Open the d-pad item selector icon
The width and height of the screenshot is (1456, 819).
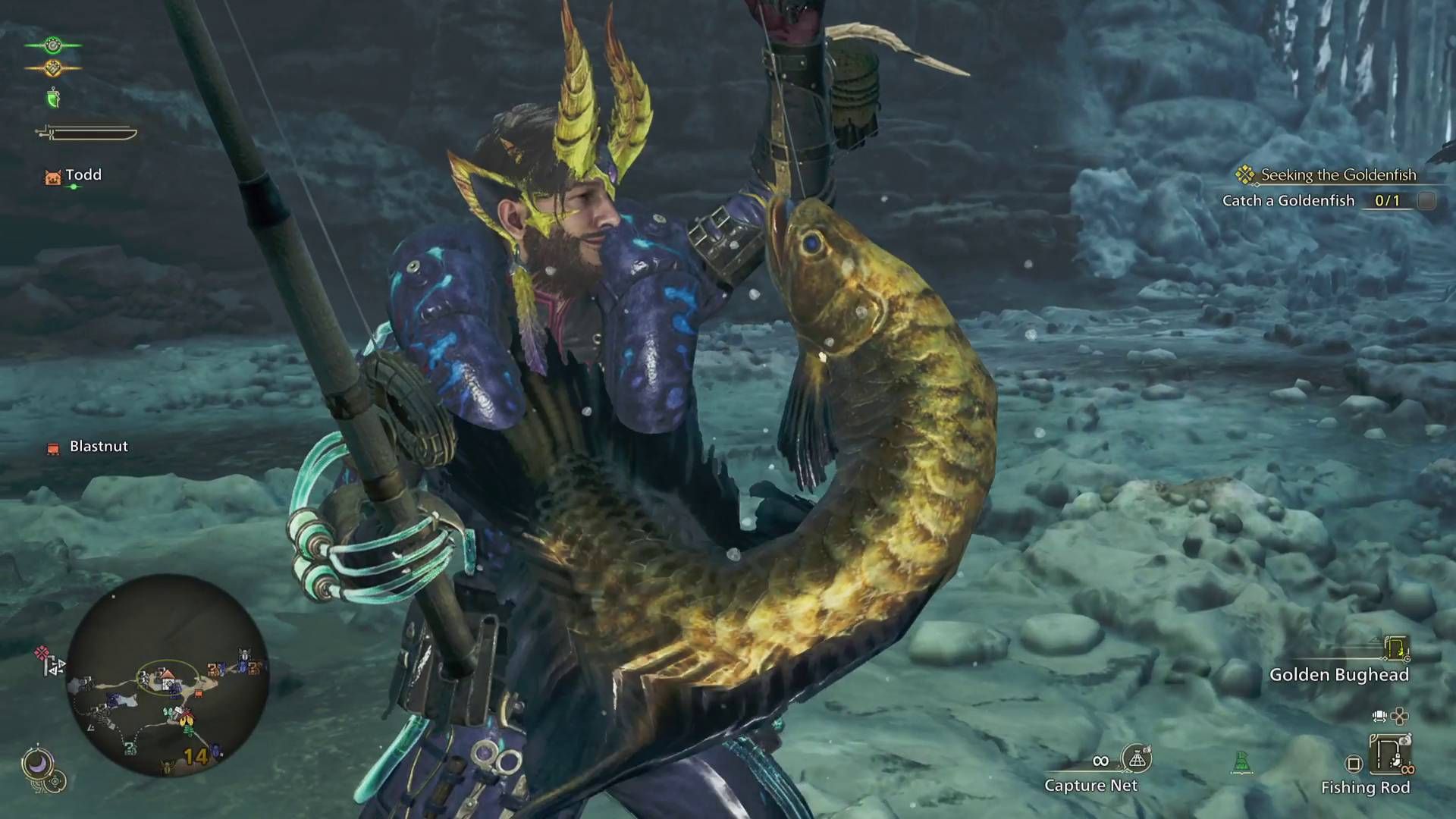[x=1401, y=717]
